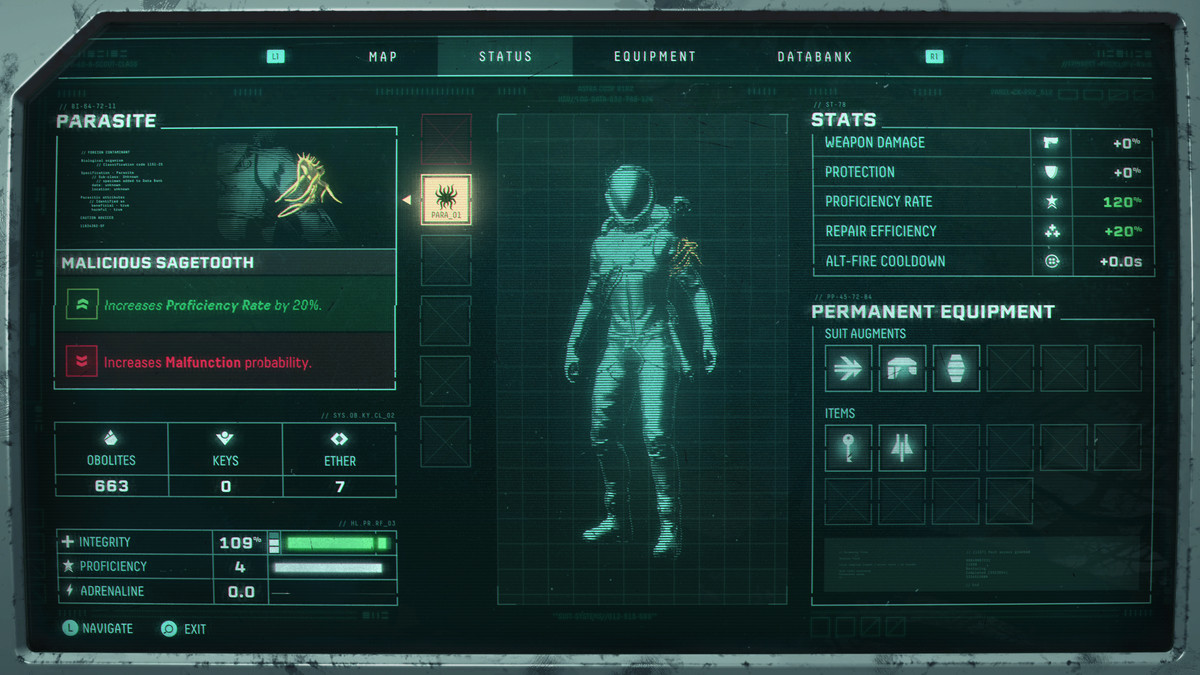Select the pistol-shaped suit augment
The height and width of the screenshot is (675, 1200).
pos(903,368)
